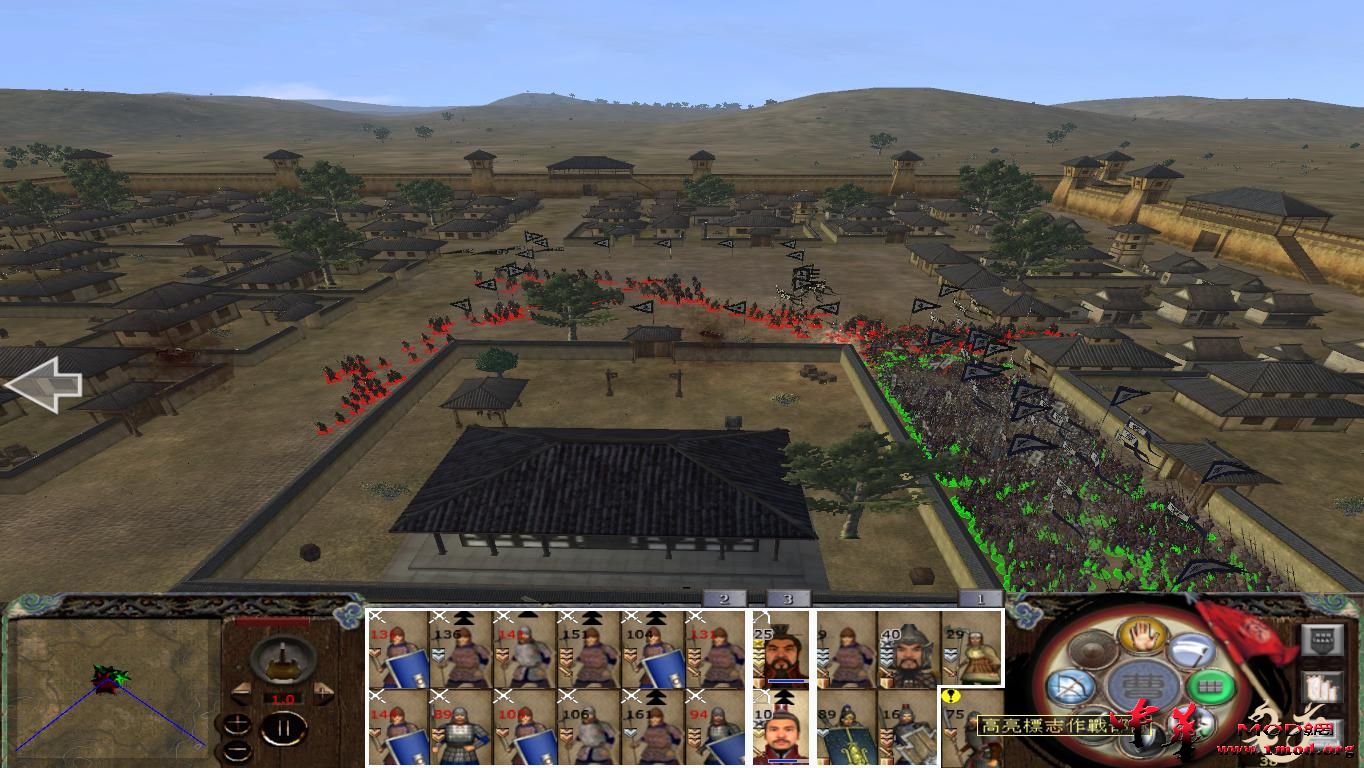Pause the battle with the pause button
1364x768 pixels.
[283, 727]
